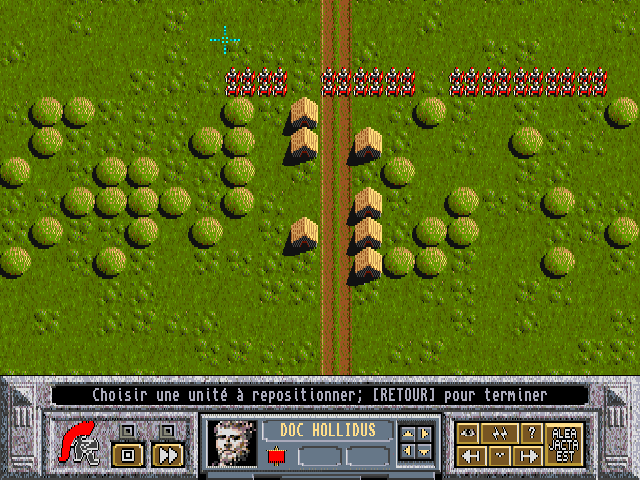Click the square stop button
This screenshot has width=640, height=480.
(x=126, y=455)
